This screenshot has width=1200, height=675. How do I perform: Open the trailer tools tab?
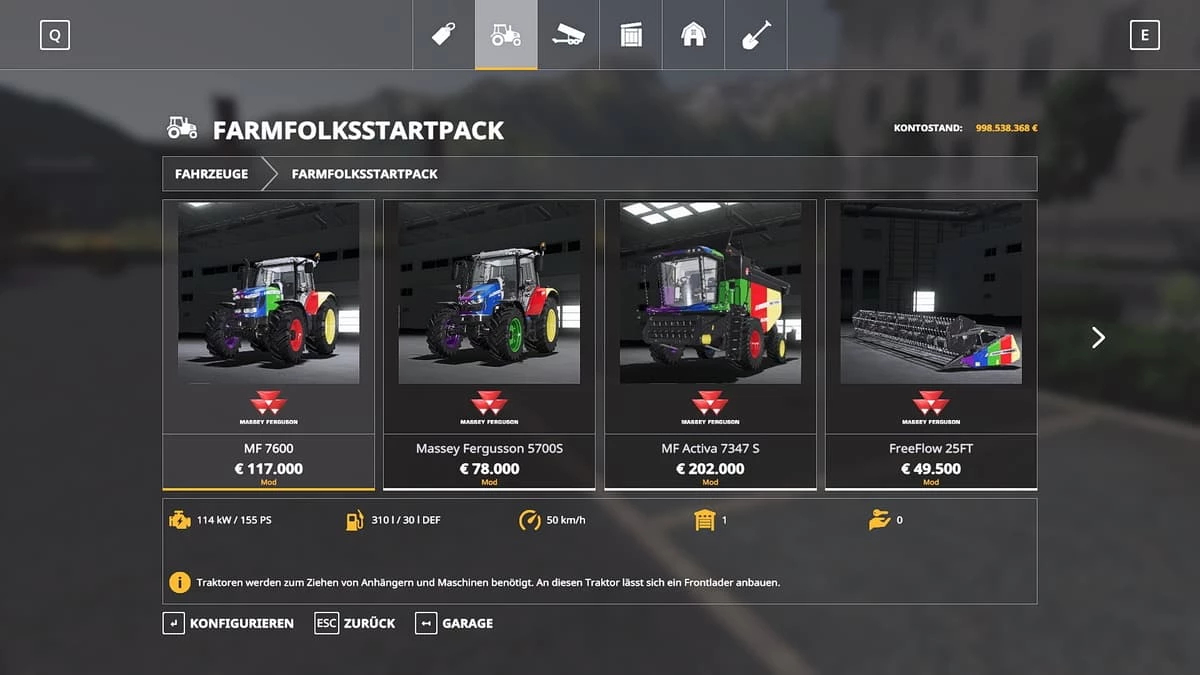pyautogui.click(x=568, y=35)
